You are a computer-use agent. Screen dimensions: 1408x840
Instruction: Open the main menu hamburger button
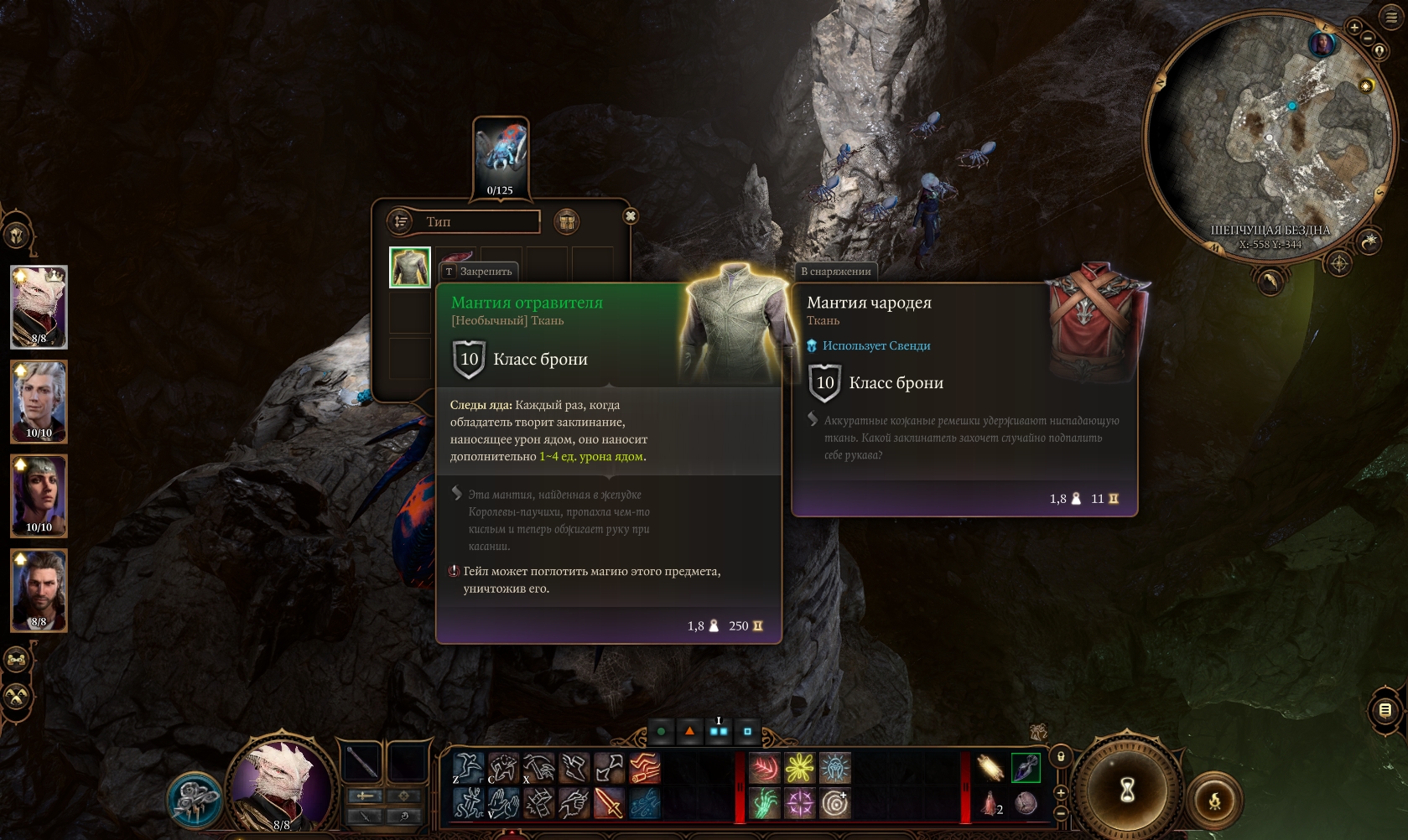[x=1392, y=17]
